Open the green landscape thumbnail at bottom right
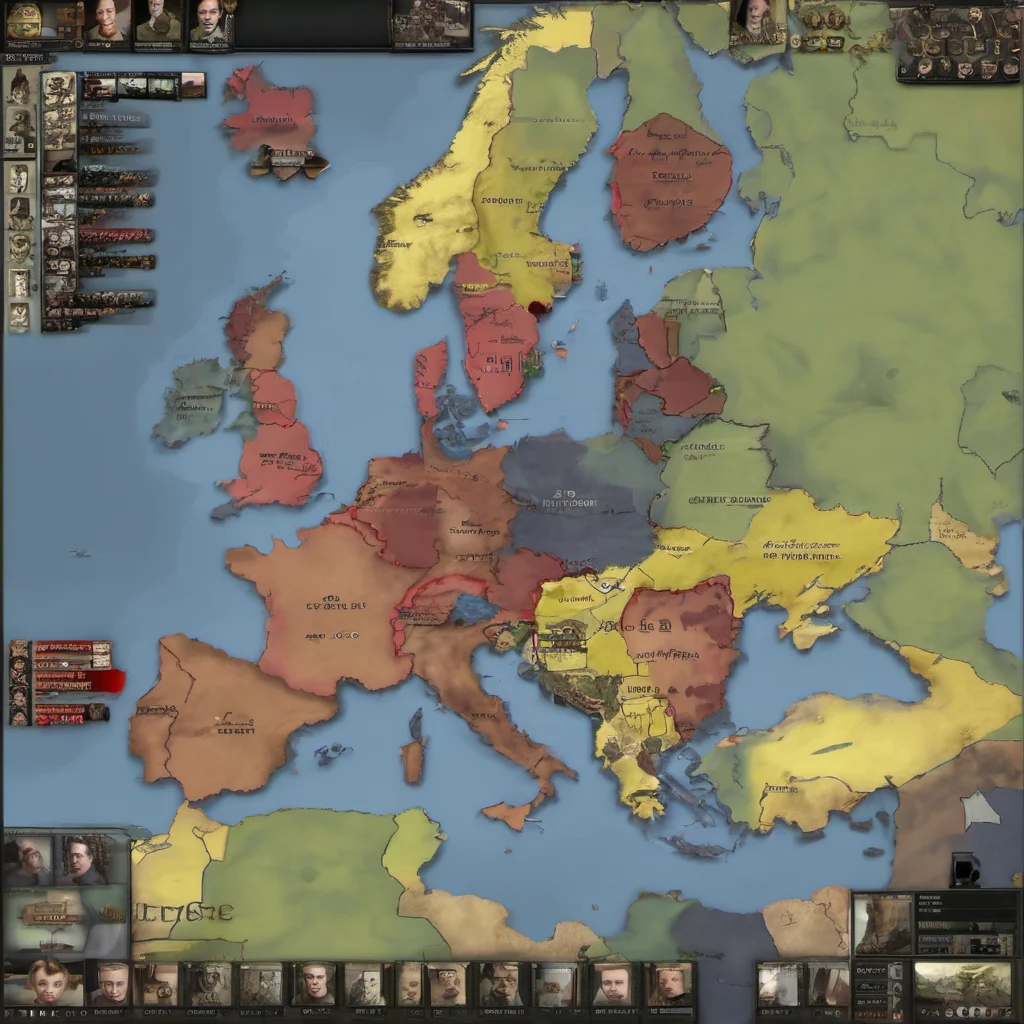Viewport: 1024px width, 1024px height. pos(948,985)
